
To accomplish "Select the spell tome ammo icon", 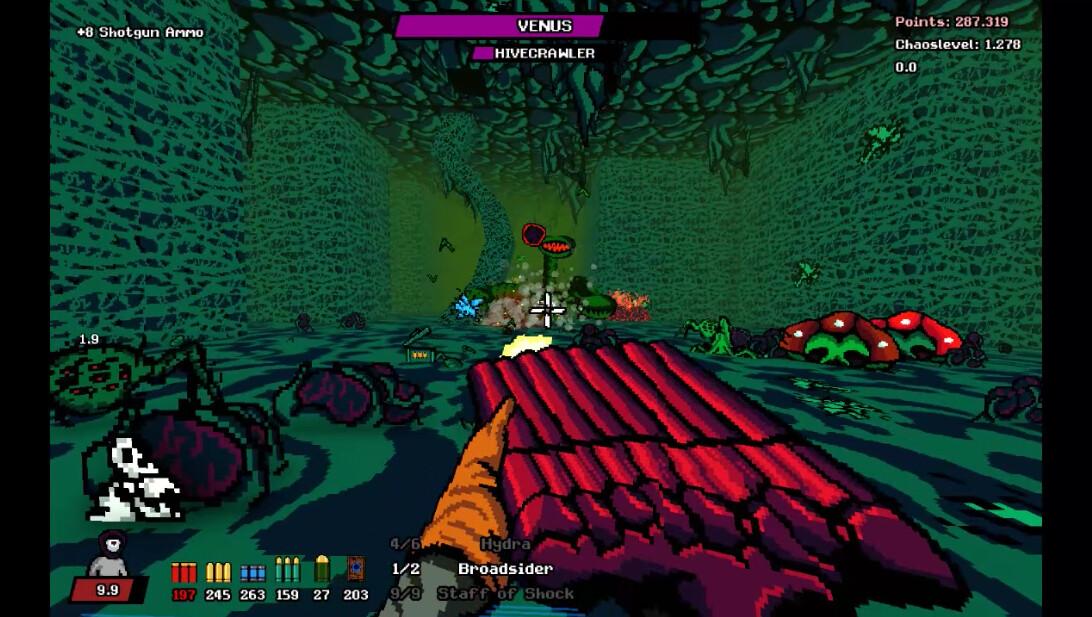I will (355, 570).
